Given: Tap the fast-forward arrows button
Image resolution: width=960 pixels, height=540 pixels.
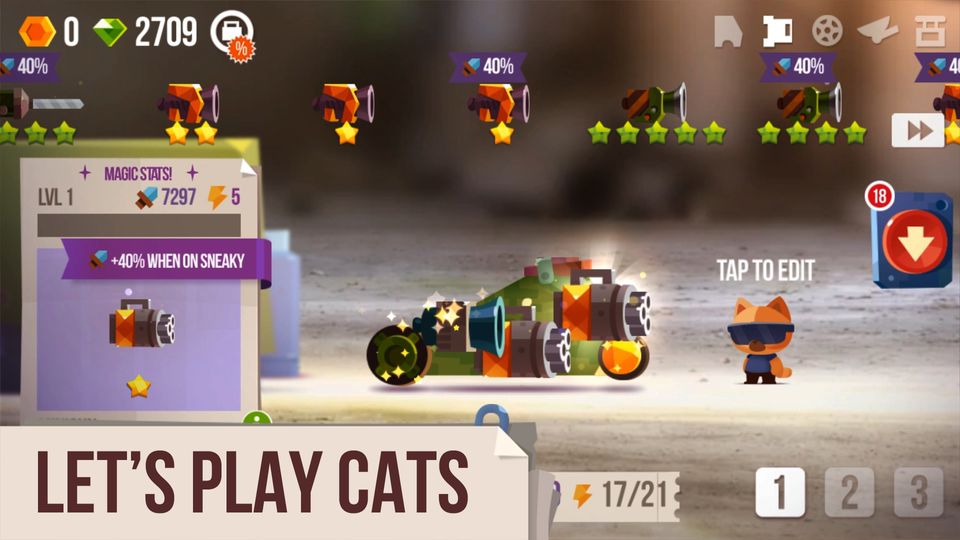Looking at the screenshot, I should tap(917, 131).
